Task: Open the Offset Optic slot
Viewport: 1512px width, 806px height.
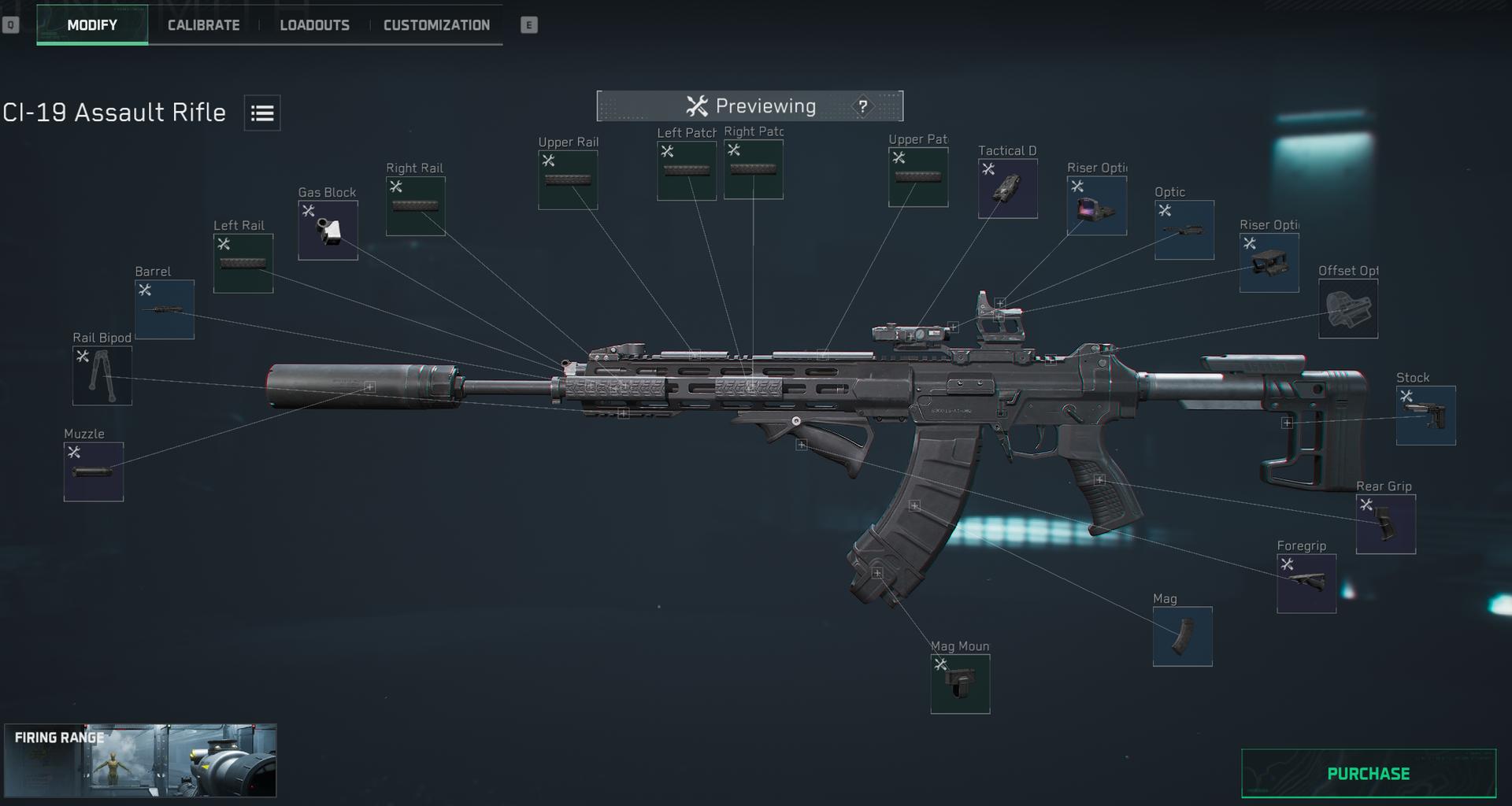Action: point(1347,307)
